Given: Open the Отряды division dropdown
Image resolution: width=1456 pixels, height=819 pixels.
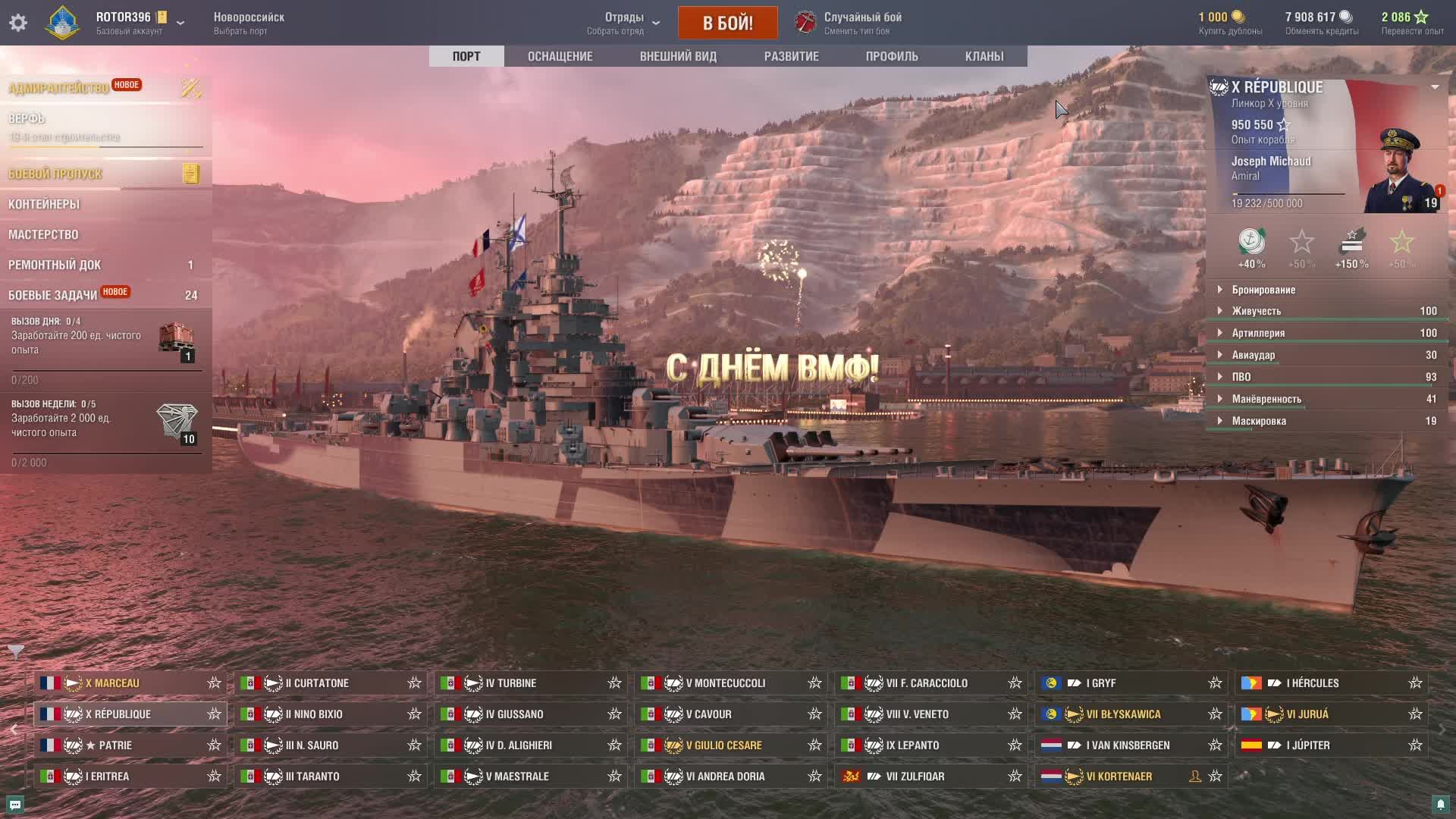Looking at the screenshot, I should click(624, 23).
